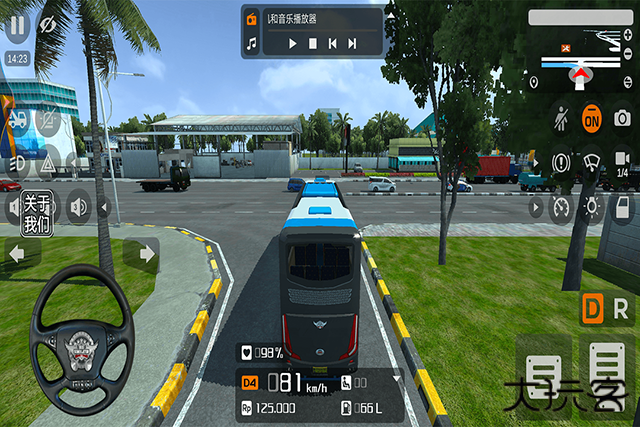This screenshot has height=427, width=640.
Task: Take a photo with the camera icon
Action: click(x=621, y=118)
